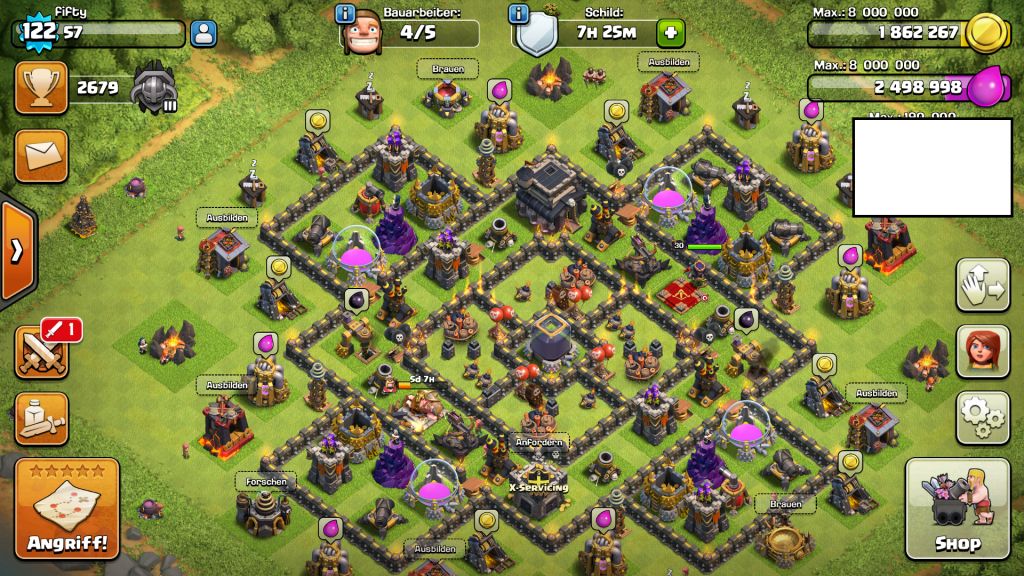
Task: Open the Shop
Action: click(956, 508)
